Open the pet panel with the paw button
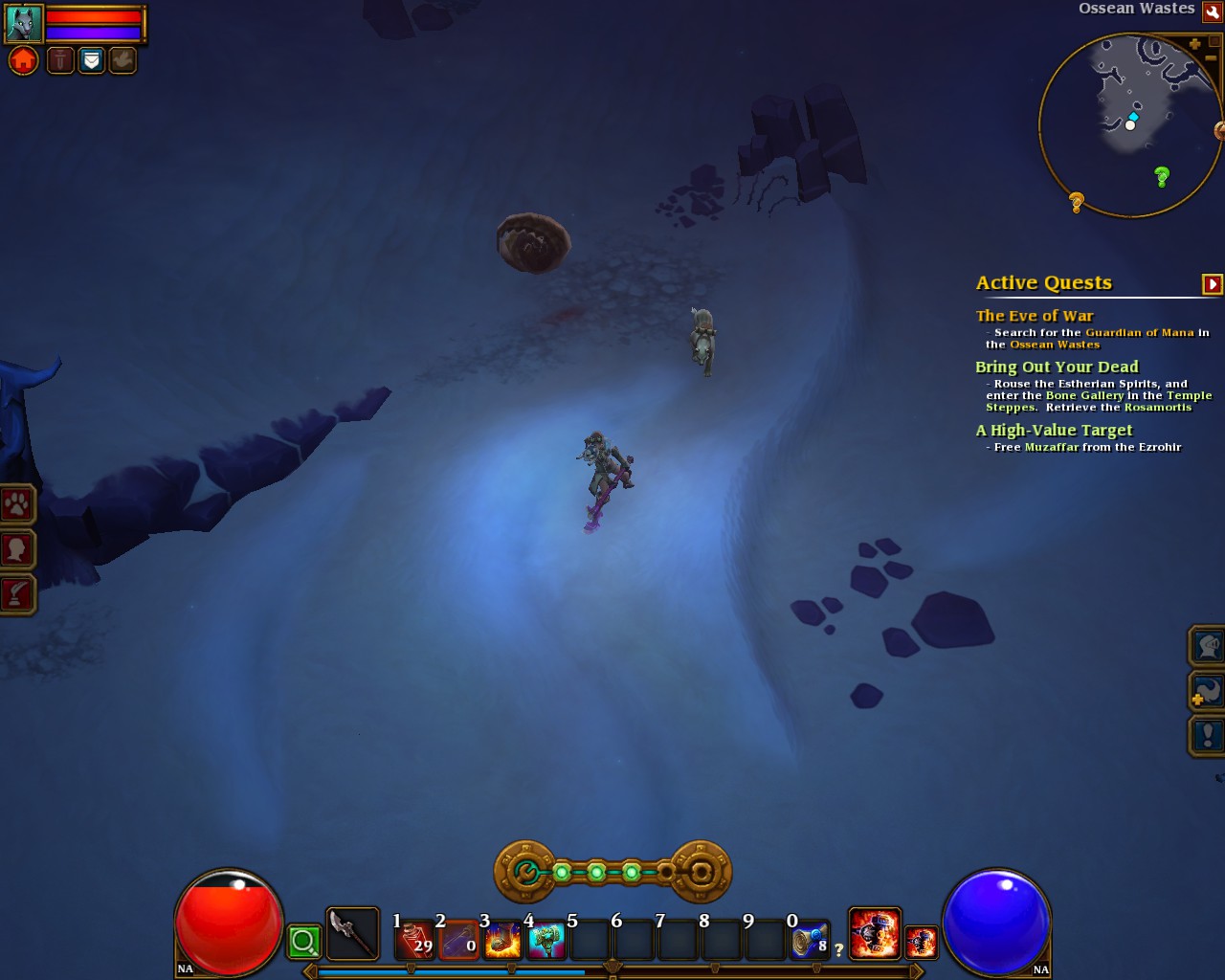This screenshot has height=980, width=1225. tap(17, 503)
